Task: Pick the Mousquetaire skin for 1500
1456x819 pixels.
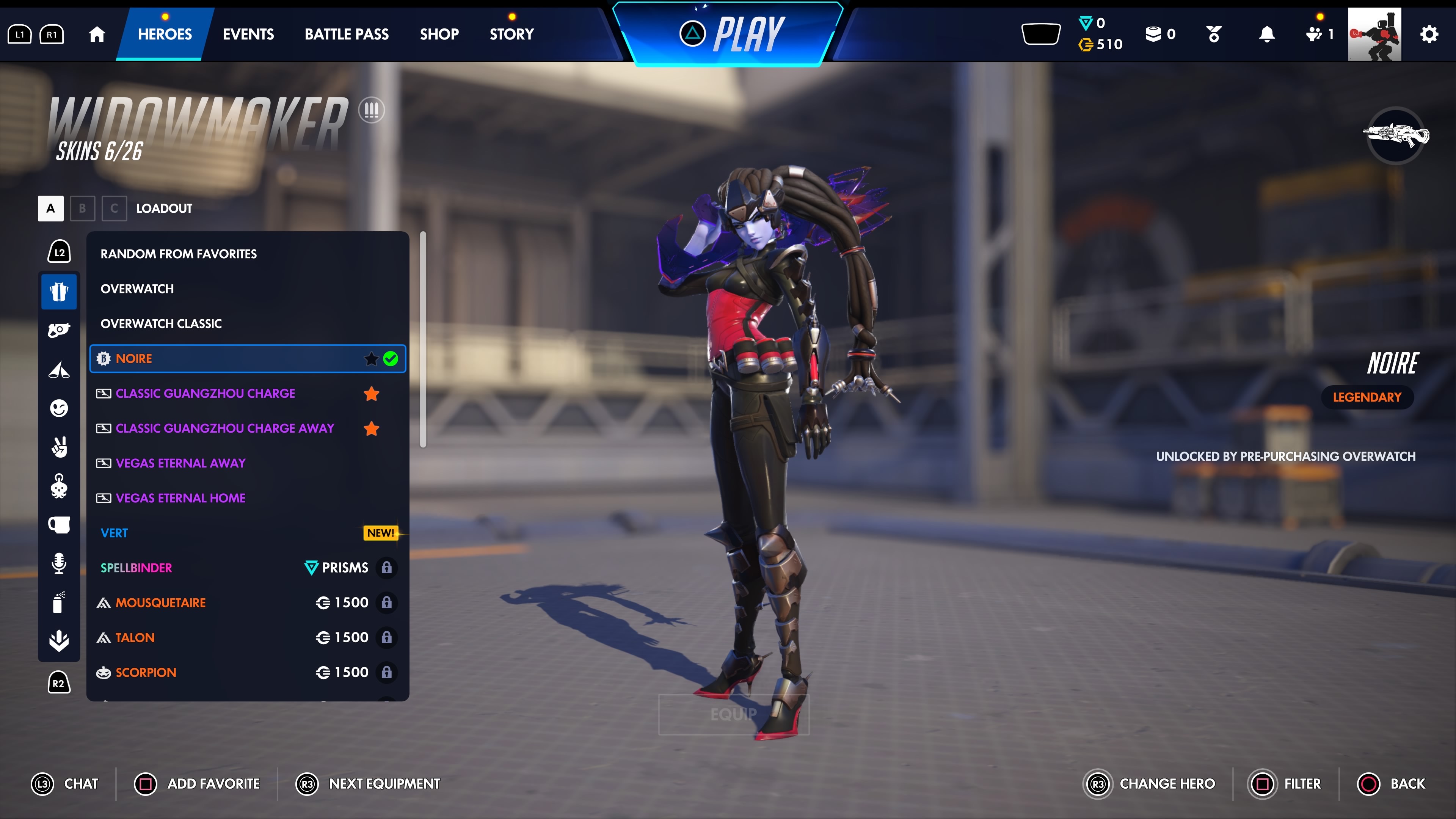Action: 160,602
